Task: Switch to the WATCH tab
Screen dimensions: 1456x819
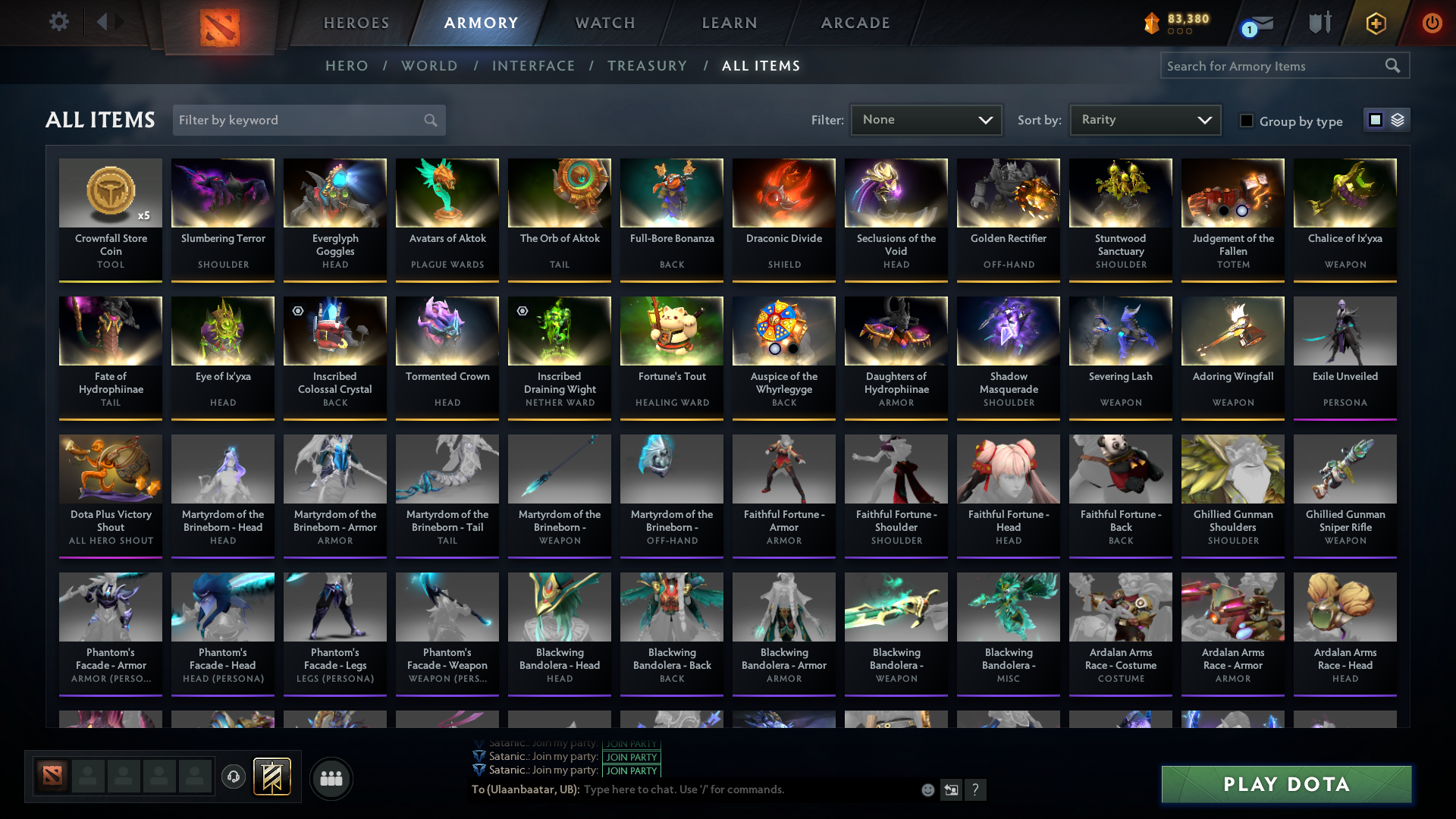Action: [x=604, y=23]
